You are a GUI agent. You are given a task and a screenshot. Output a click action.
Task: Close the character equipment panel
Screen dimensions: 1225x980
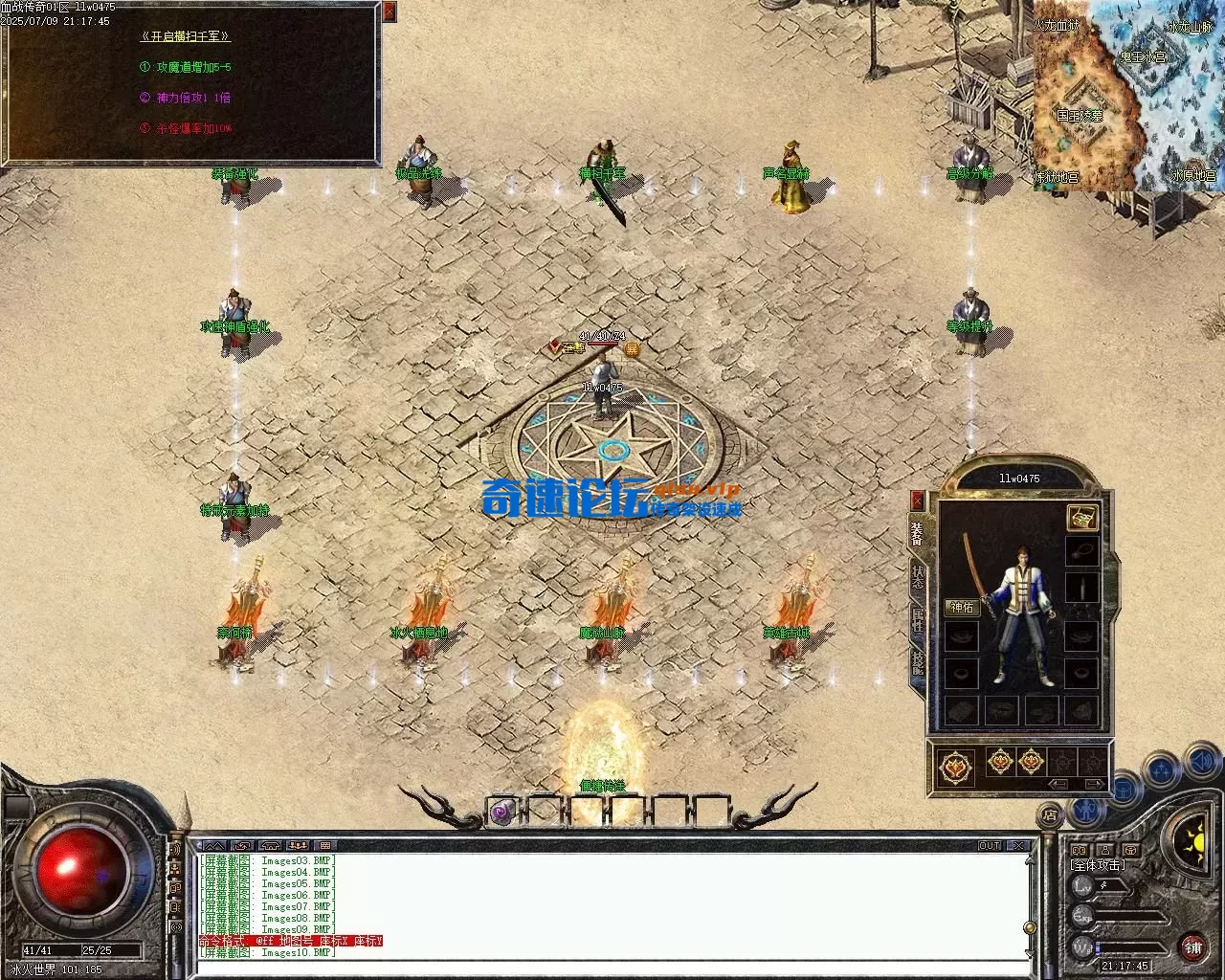pos(917,500)
